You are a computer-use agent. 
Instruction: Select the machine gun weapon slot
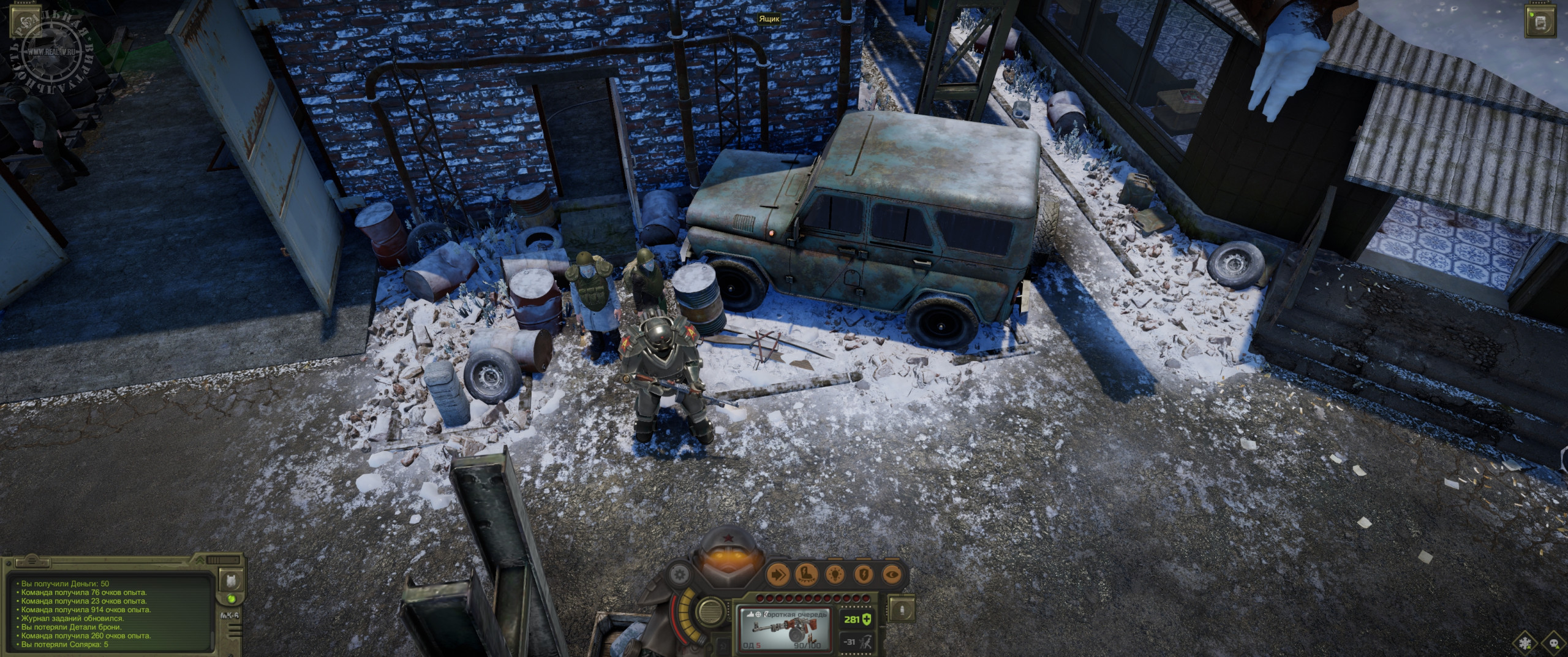pos(785,630)
